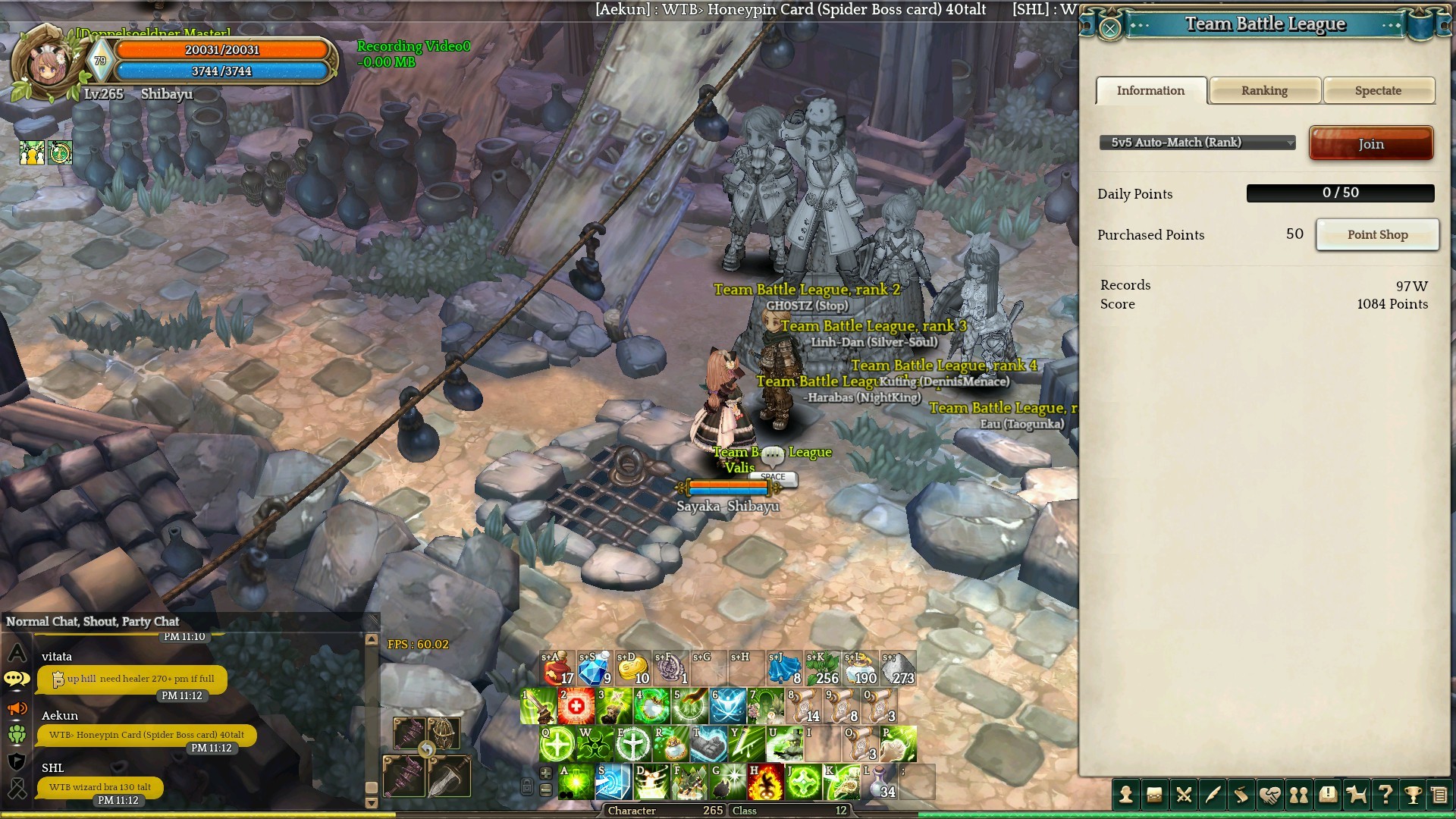This screenshot has width=1456, height=819.
Task: Switch to the Ranking tab
Action: tap(1264, 90)
